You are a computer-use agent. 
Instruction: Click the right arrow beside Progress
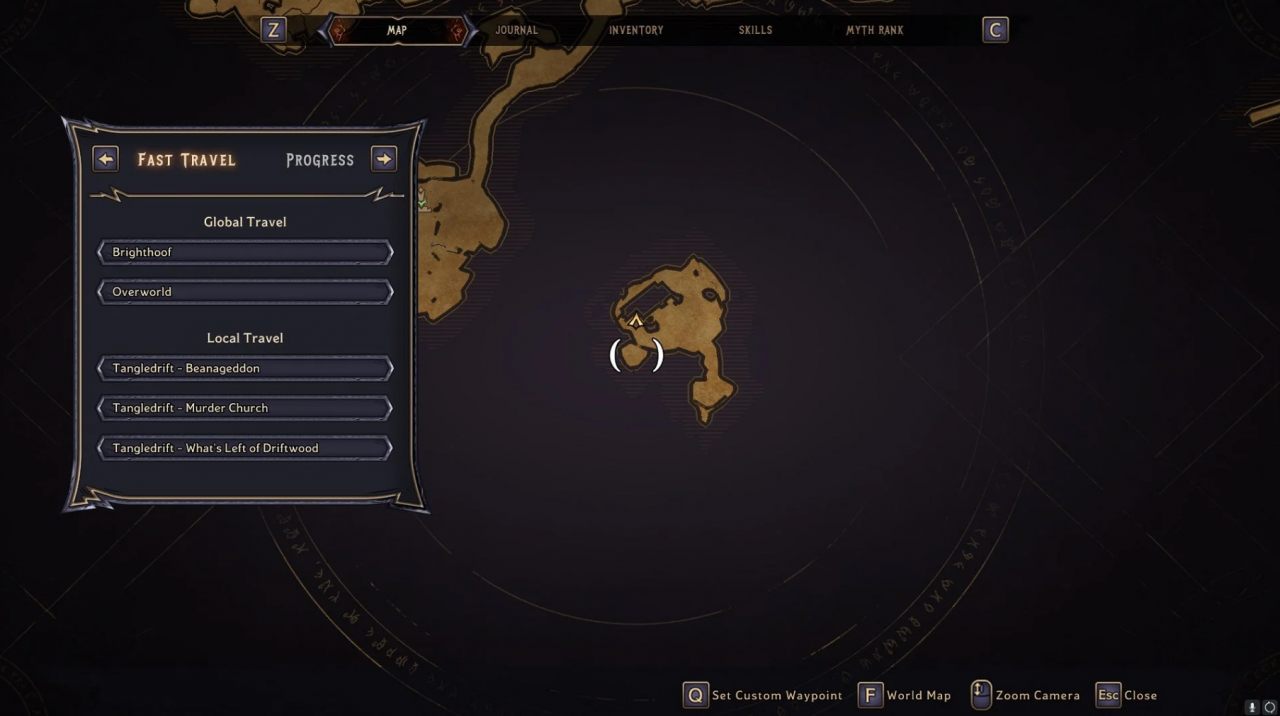(x=384, y=159)
